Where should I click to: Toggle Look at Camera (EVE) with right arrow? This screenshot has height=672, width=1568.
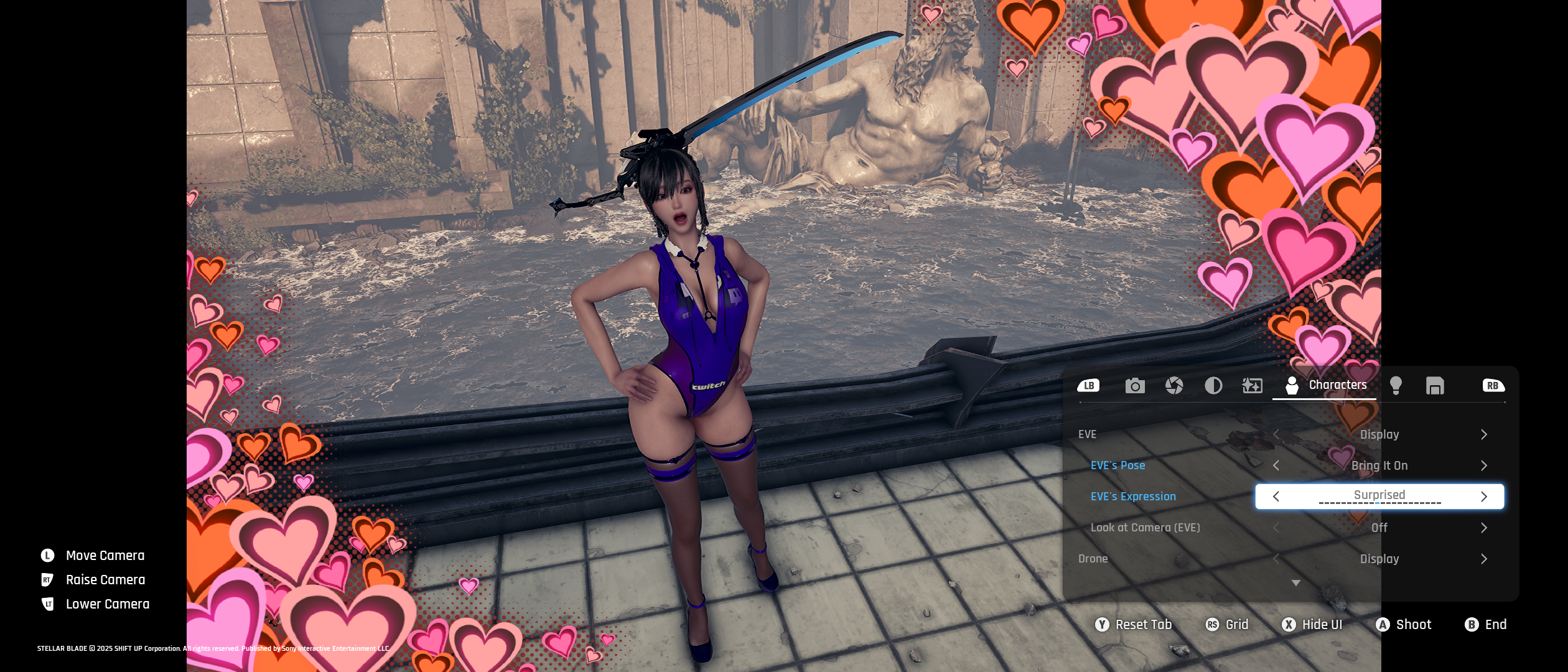[1484, 528]
